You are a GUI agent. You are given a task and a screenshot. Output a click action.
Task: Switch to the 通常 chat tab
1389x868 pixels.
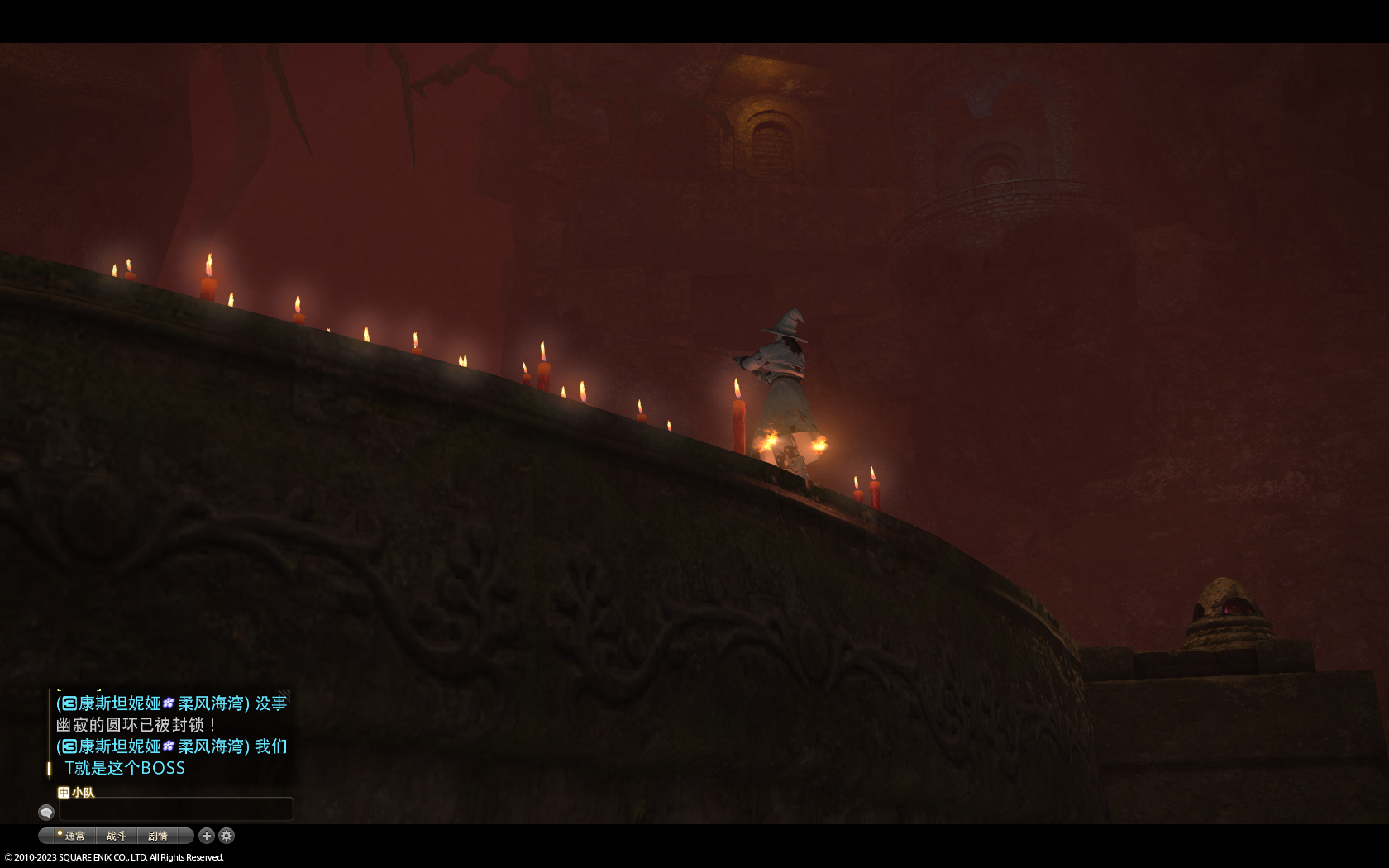[x=74, y=836]
